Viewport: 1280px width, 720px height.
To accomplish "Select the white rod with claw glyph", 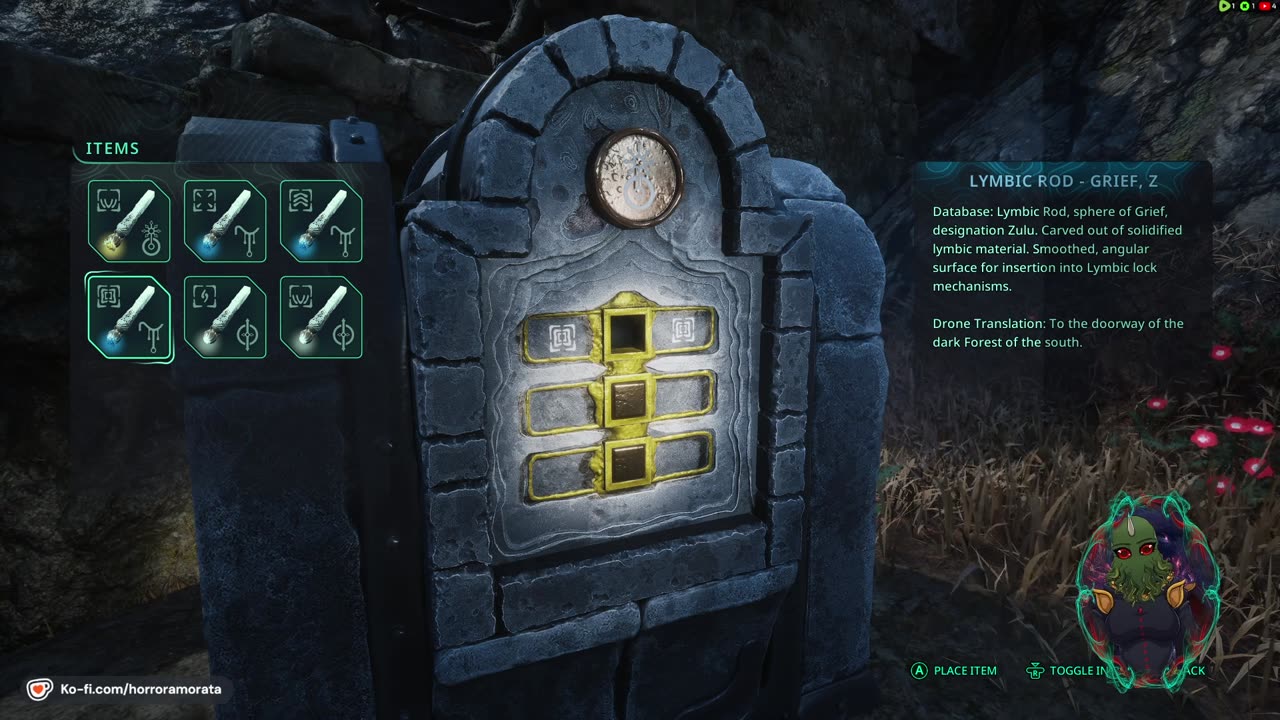I will tap(321, 317).
